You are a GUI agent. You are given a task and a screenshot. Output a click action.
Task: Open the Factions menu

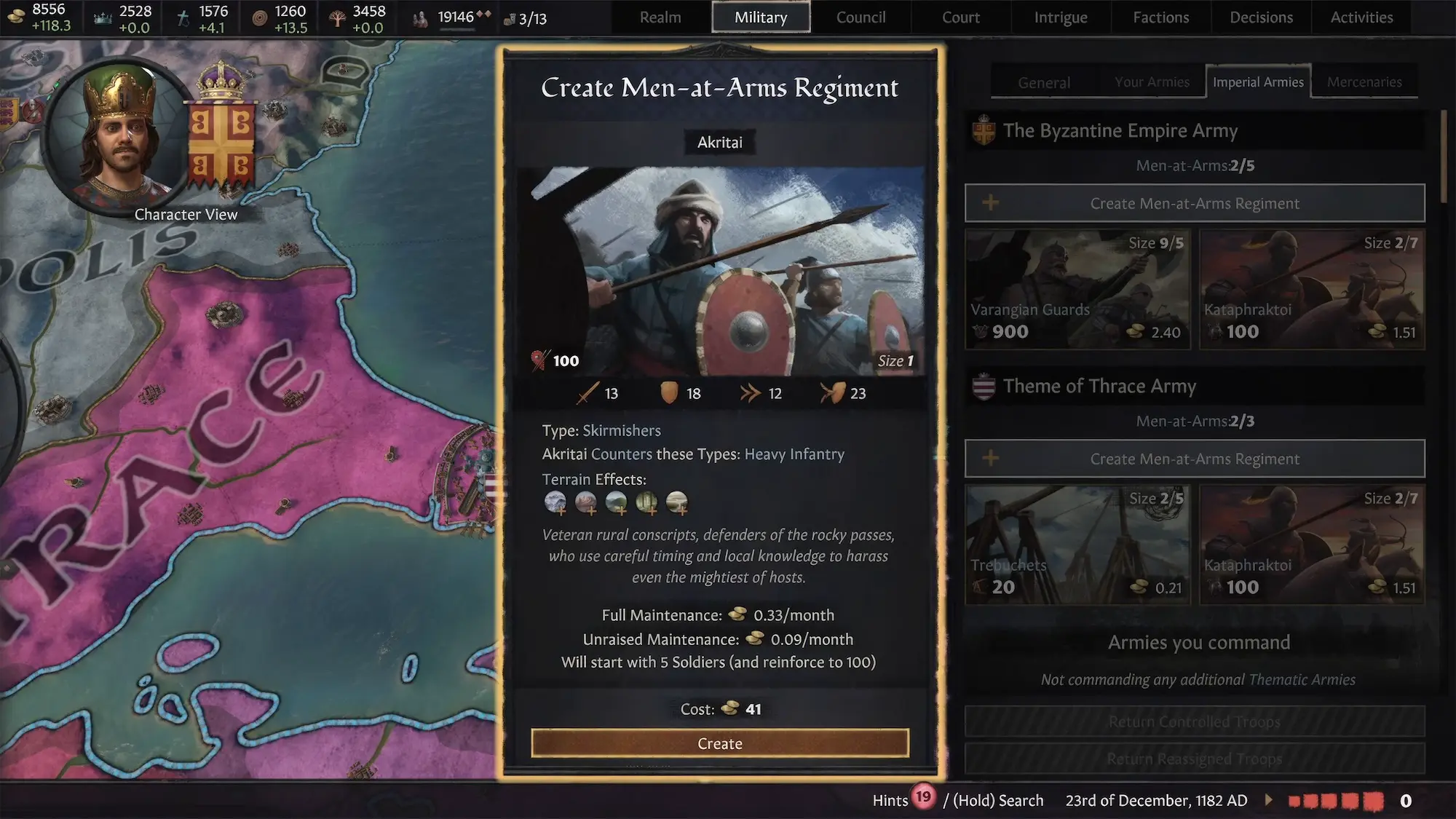tap(1160, 17)
